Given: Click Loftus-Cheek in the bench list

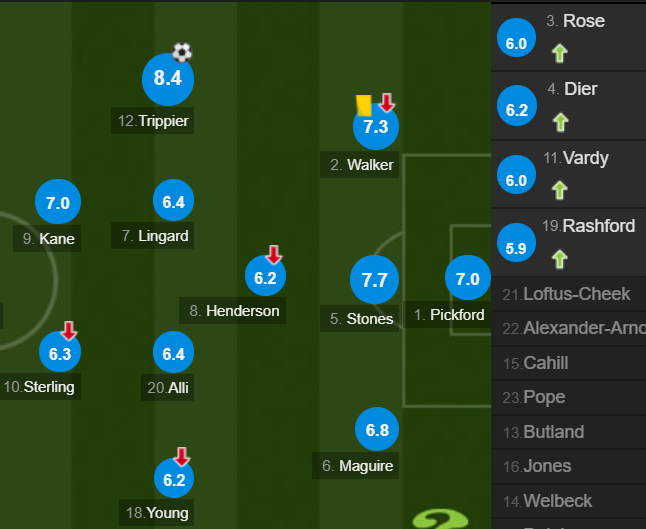Looking at the screenshot, I should 568,294.
